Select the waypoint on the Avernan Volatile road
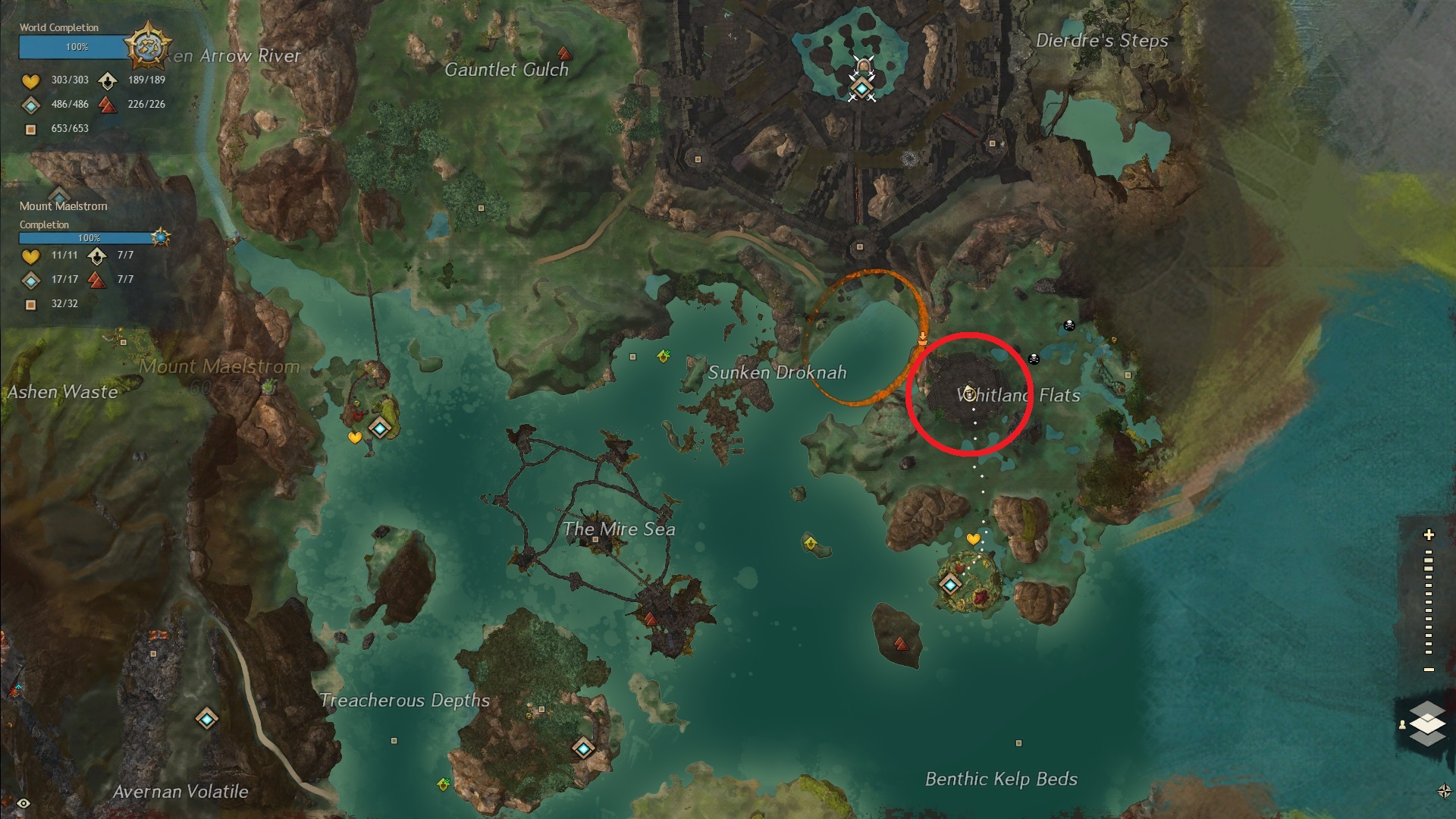 (x=207, y=718)
